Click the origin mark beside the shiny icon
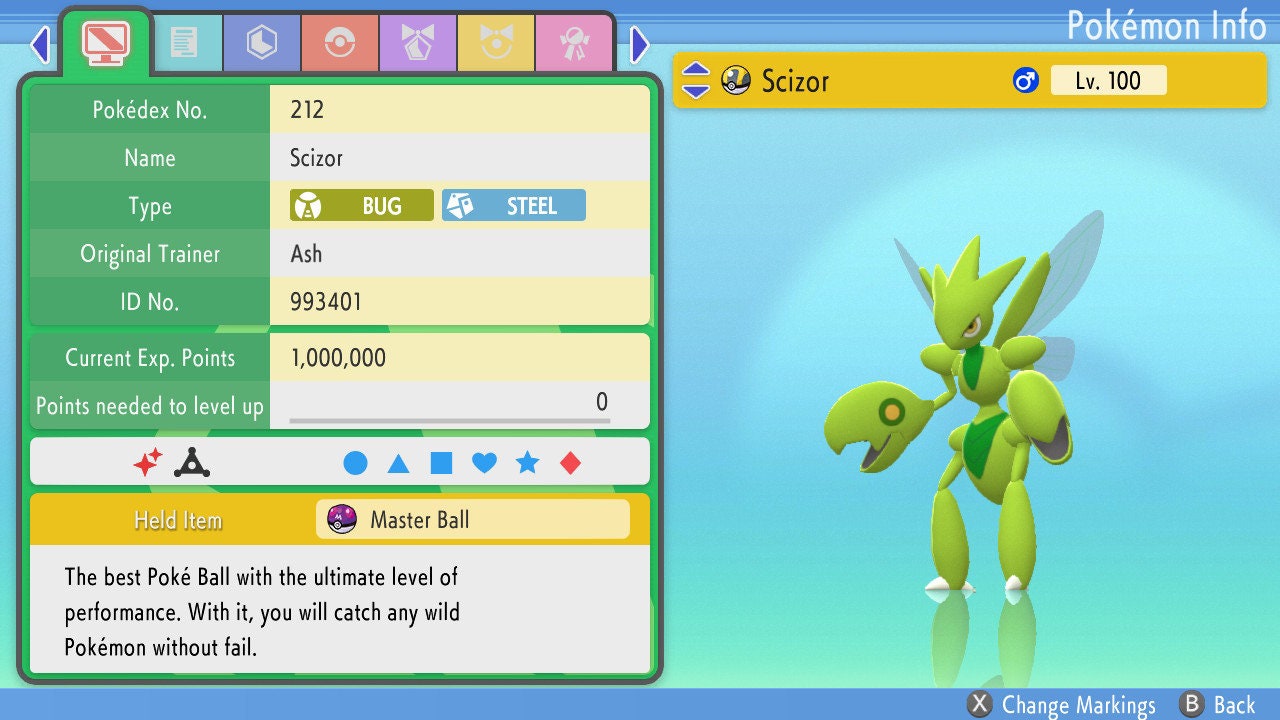 [x=189, y=461]
